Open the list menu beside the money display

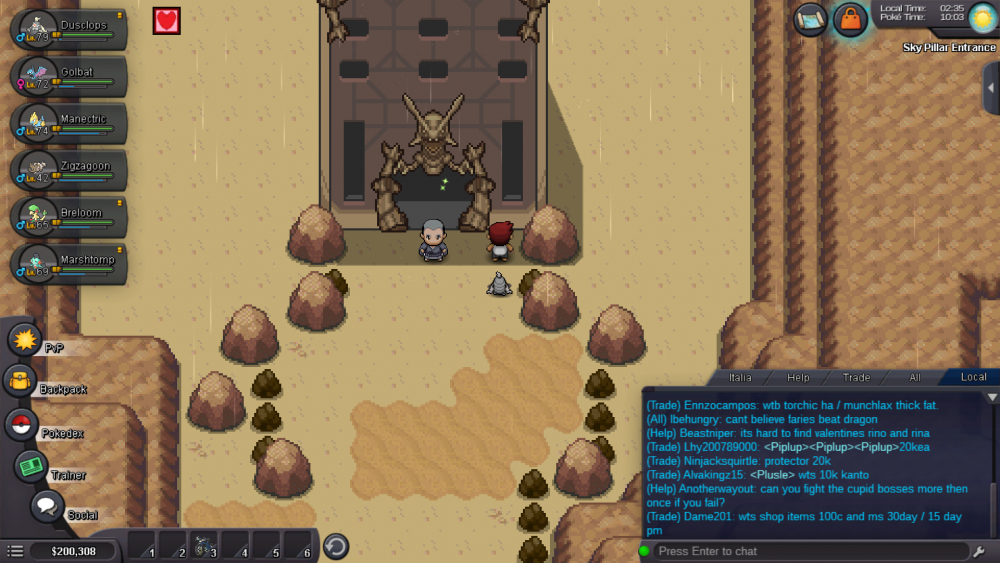15,551
